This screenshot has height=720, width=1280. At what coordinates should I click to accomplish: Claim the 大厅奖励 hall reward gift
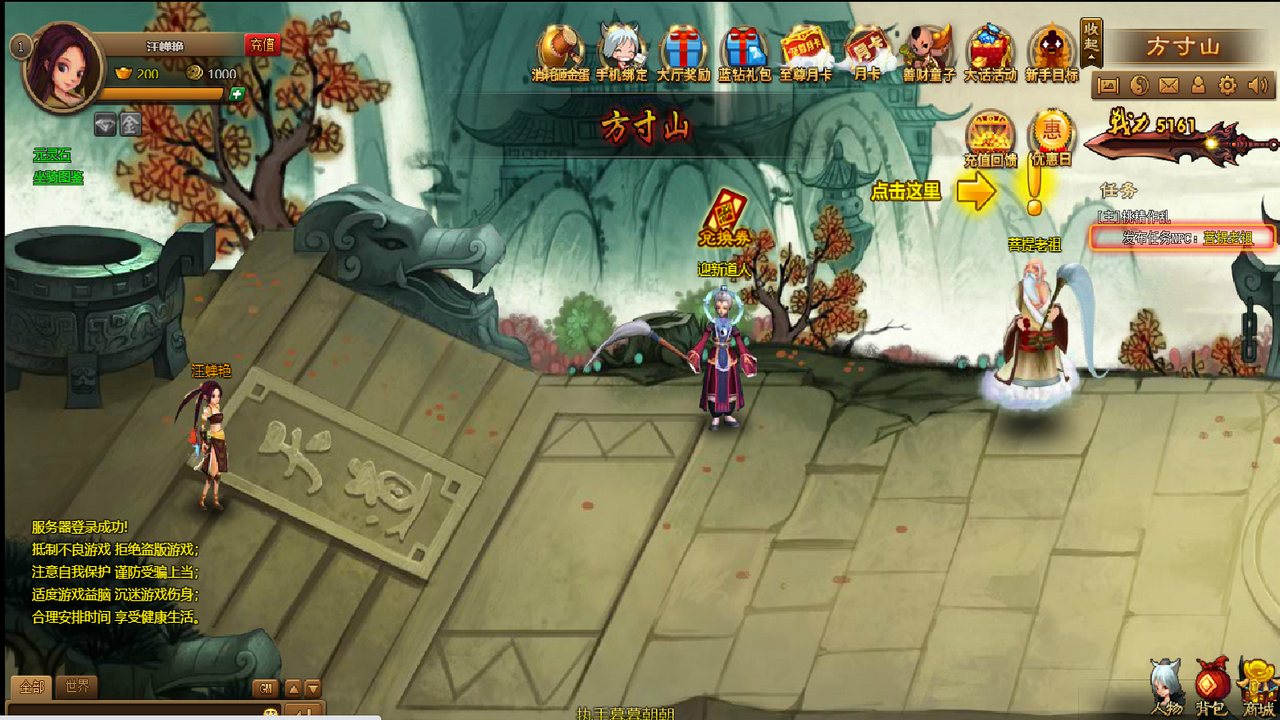(x=684, y=54)
